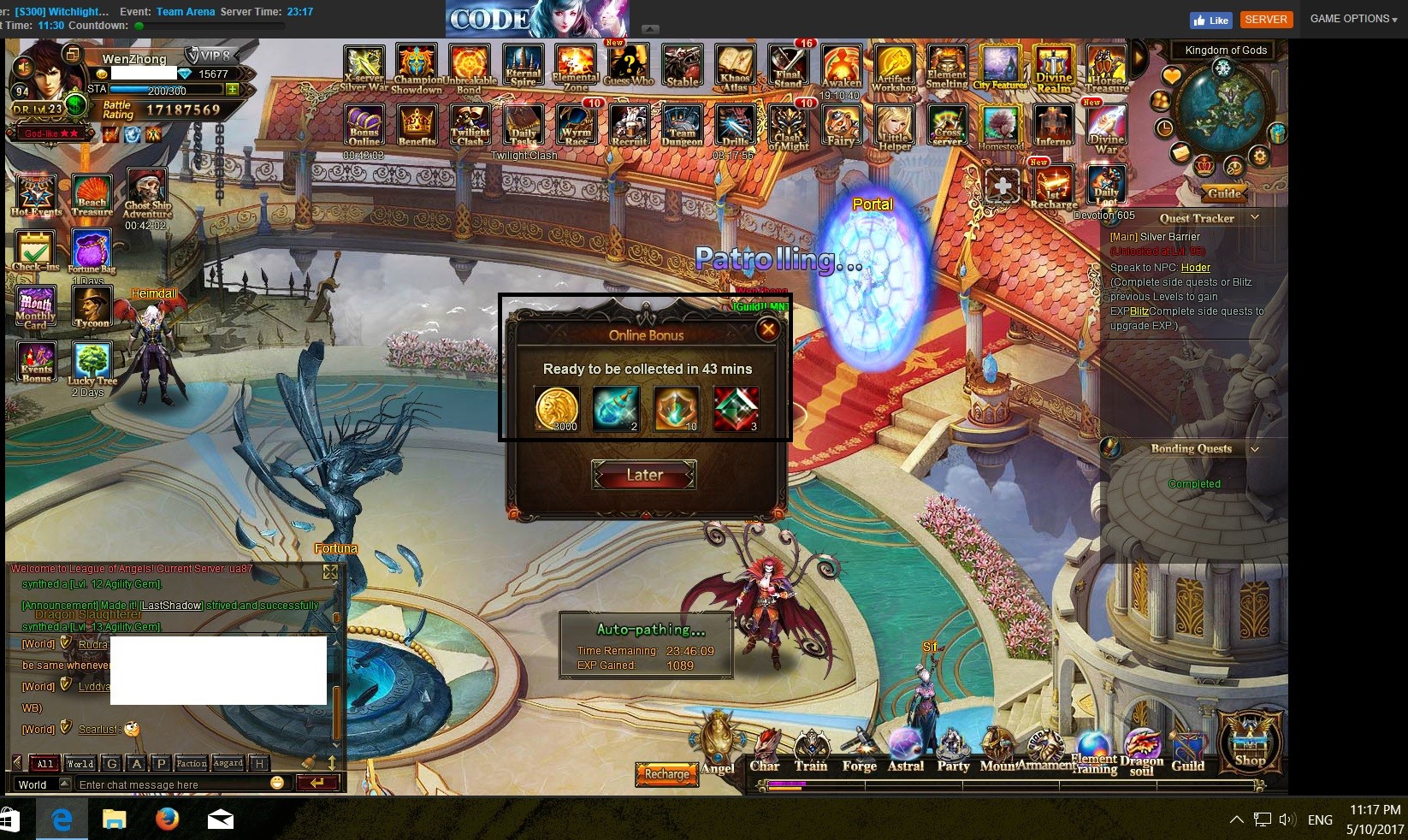The height and width of the screenshot is (840, 1408).
Task: Open the Fortune Bag
Action: click(91, 251)
